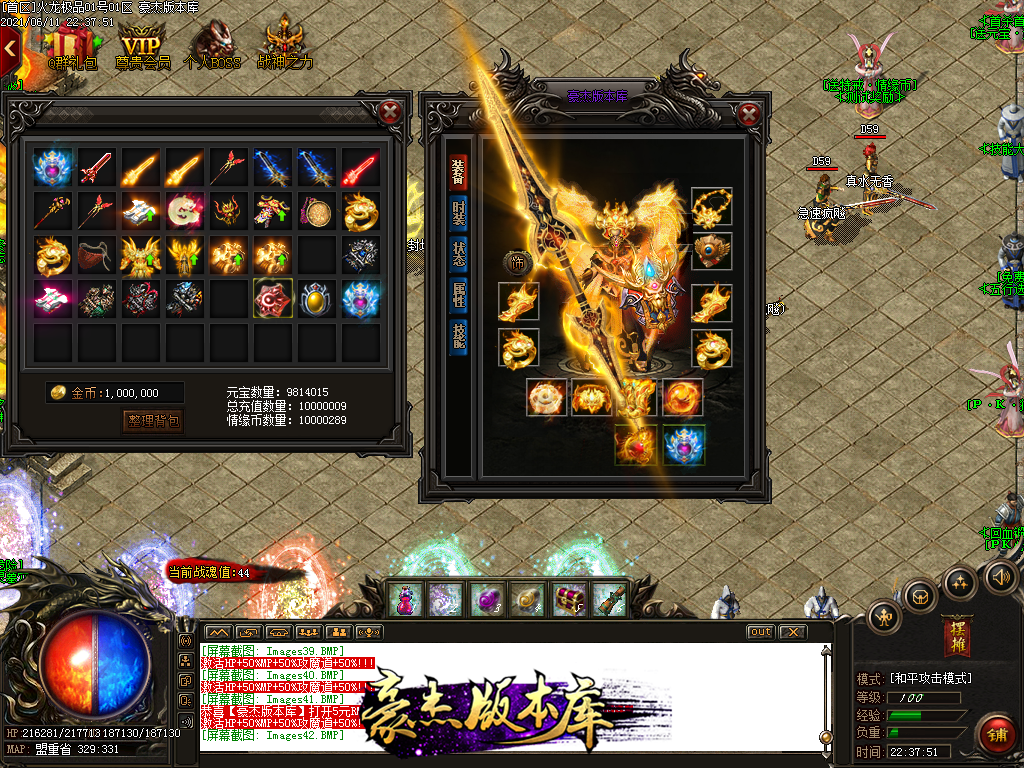The height and width of the screenshot is (768, 1024).
Task: Toggle the sound speaker button
Action: pos(1001,576)
